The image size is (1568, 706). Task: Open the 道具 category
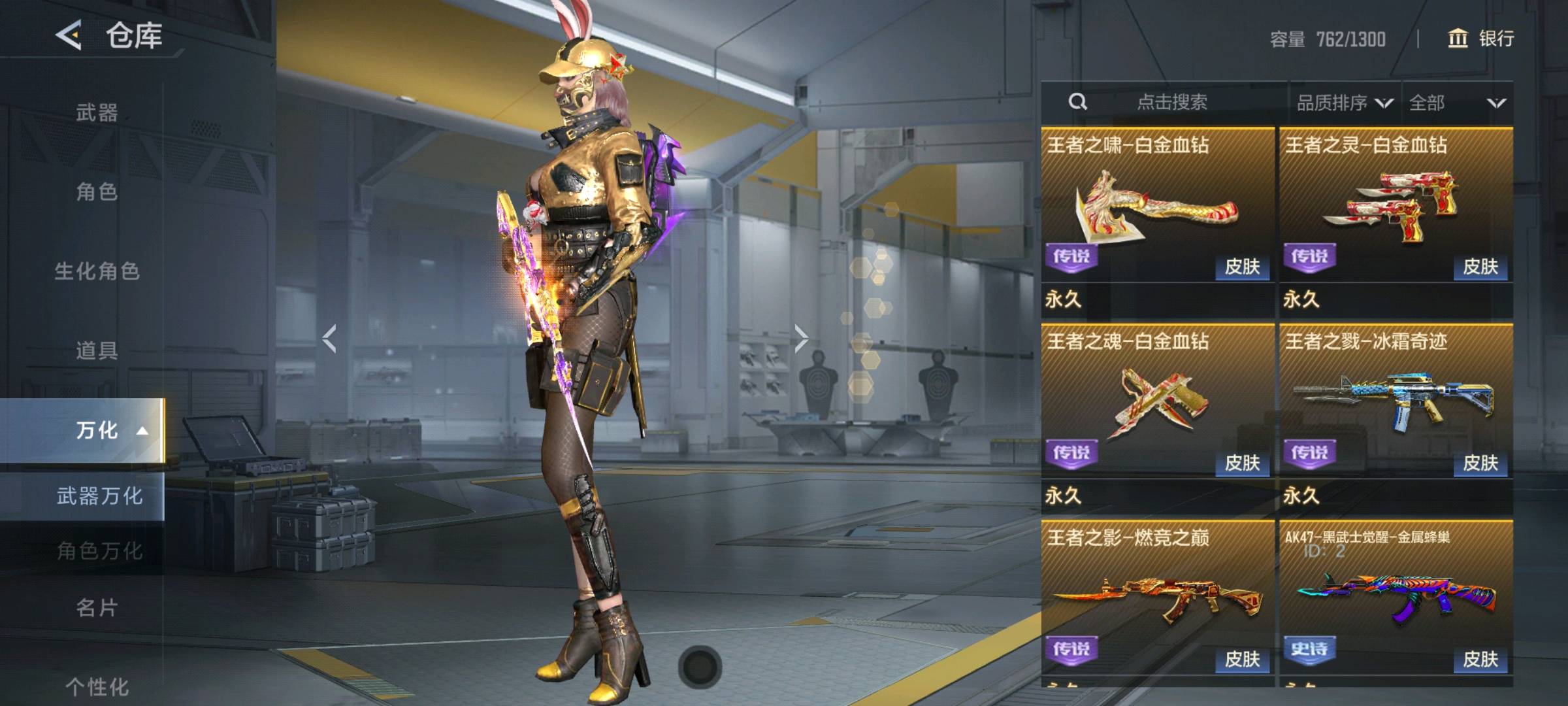click(x=97, y=350)
